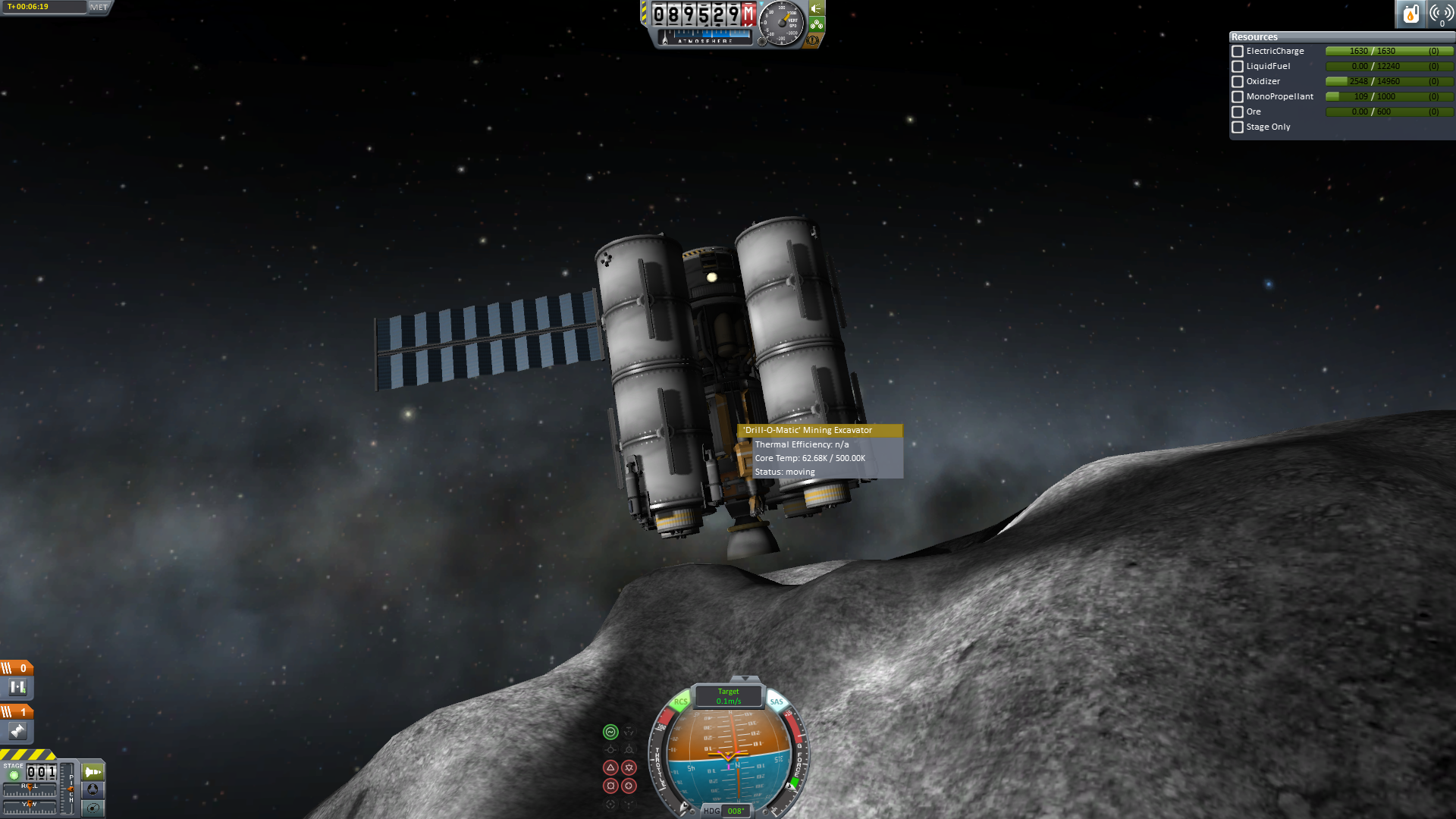
Task: Select the SAS stability assist mode
Action: coord(610,732)
